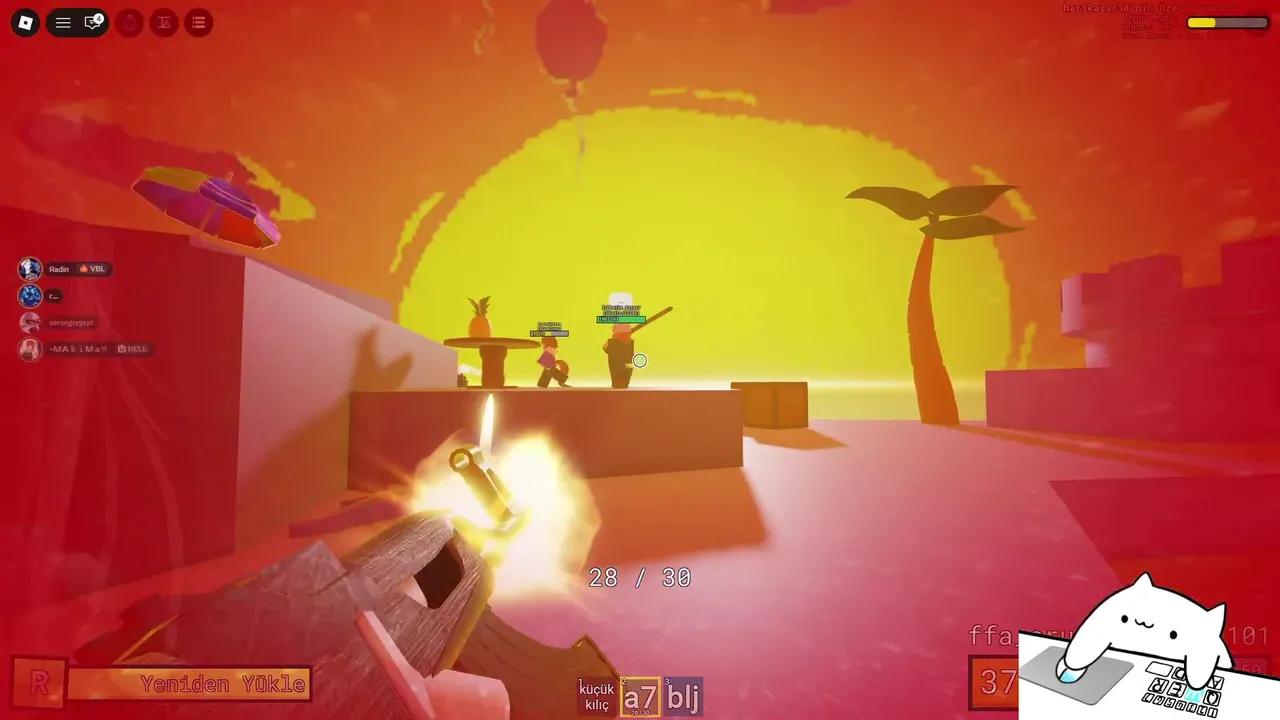Click the yellow round-progress bar top right

[1203, 20]
